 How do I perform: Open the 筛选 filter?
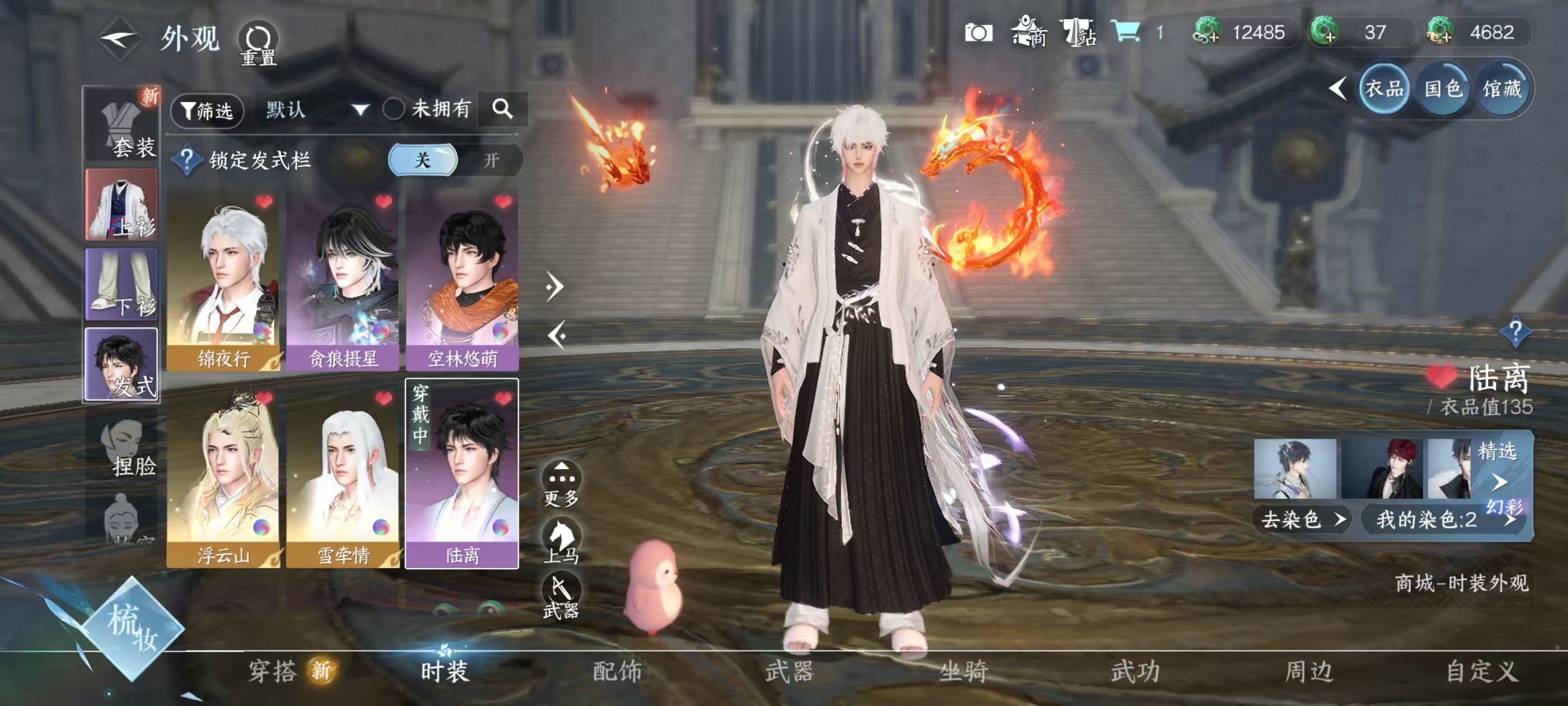pos(208,110)
